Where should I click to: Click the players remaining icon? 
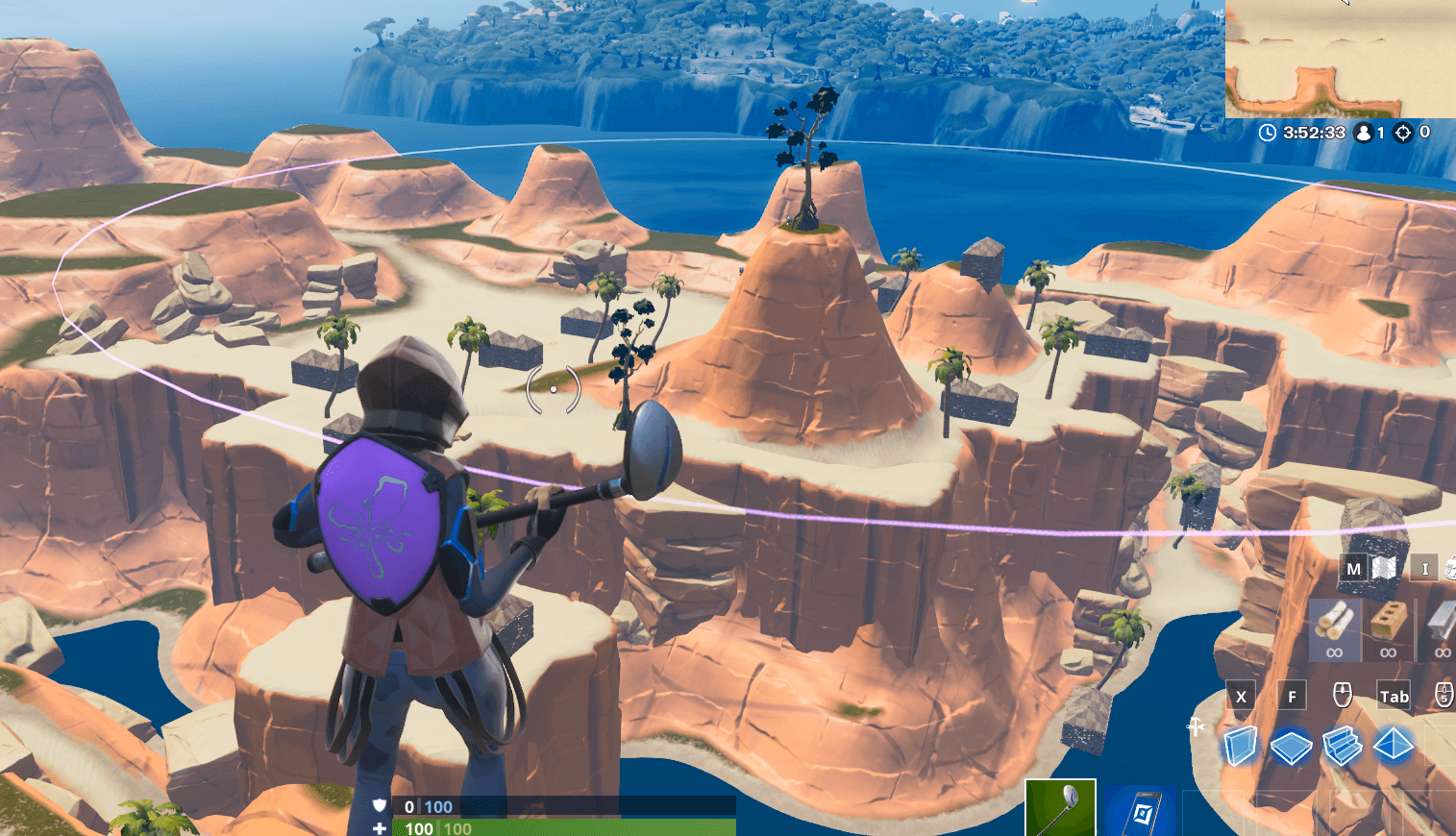tap(1366, 134)
